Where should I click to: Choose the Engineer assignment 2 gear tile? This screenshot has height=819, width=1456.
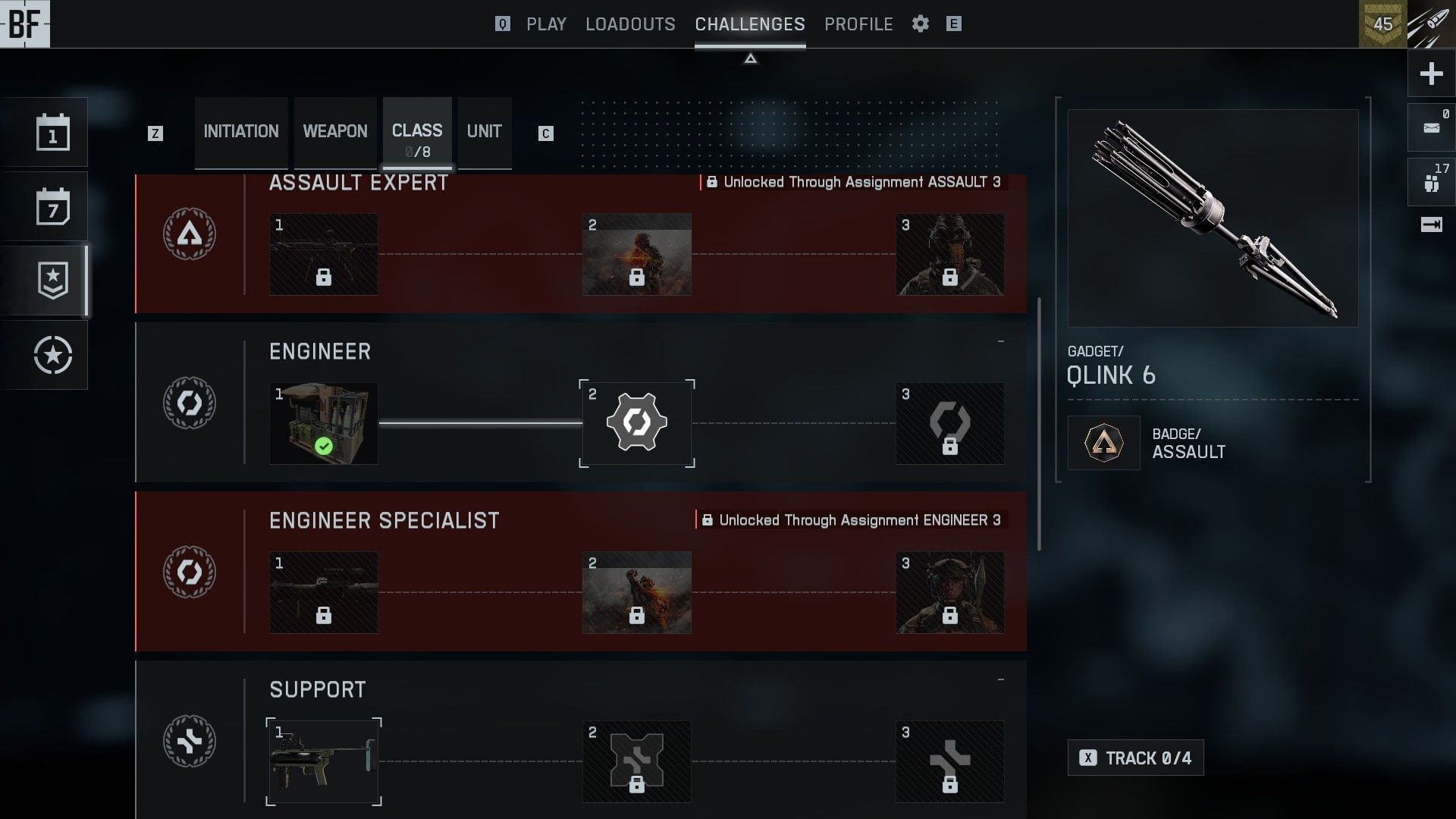click(x=637, y=423)
